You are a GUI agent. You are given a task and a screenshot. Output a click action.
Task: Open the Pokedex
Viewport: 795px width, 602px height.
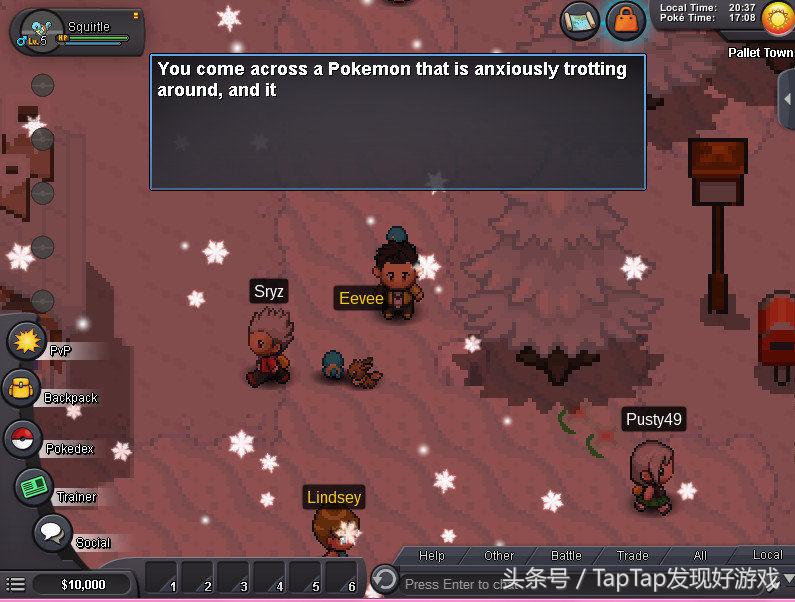(22, 439)
